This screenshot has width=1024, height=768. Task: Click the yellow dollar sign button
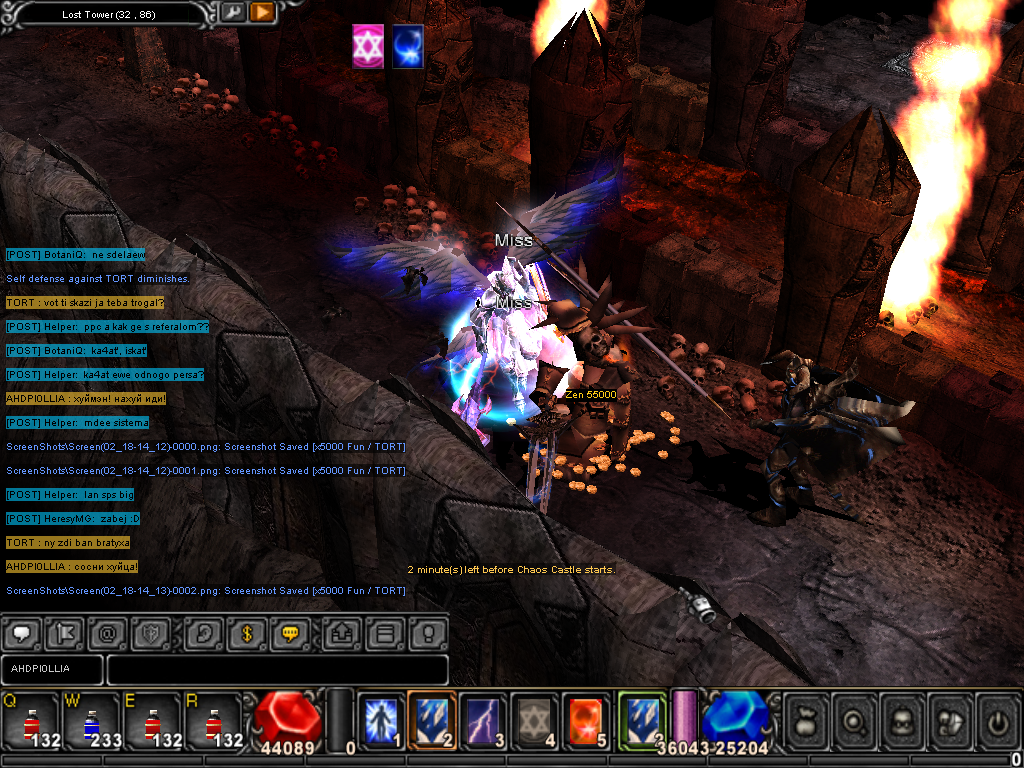click(x=246, y=633)
